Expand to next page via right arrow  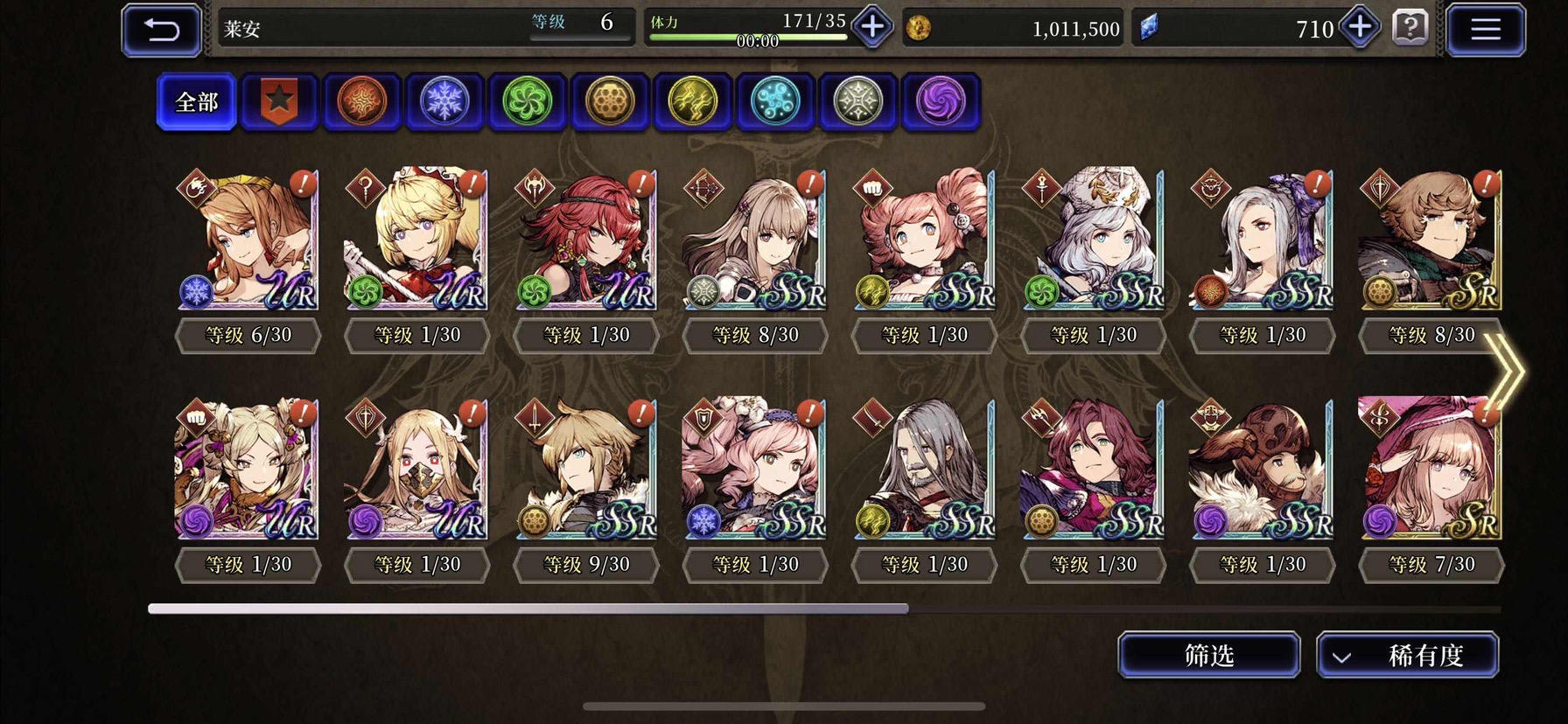pos(1507,372)
